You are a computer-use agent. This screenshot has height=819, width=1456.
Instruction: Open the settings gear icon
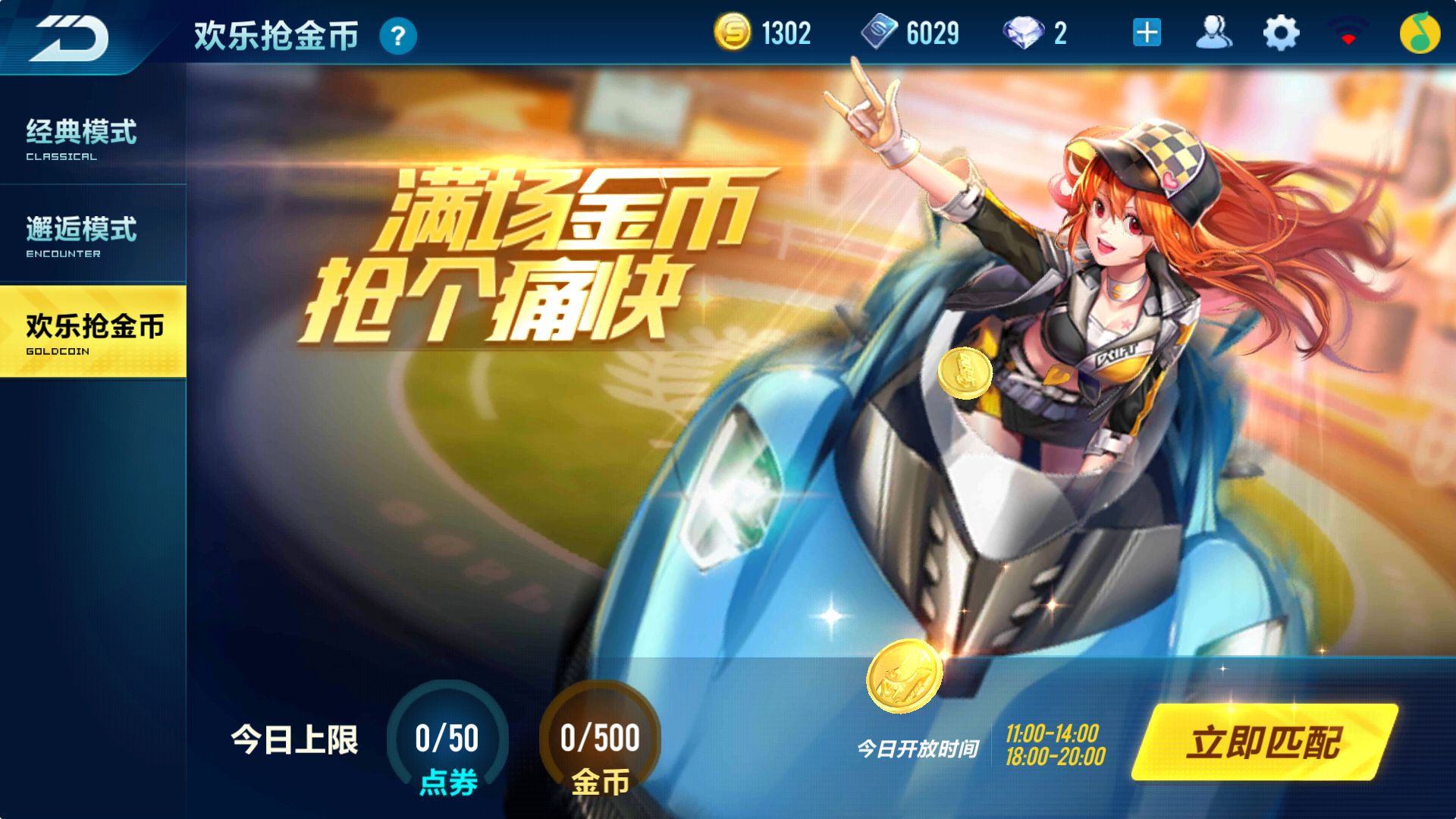tap(1280, 33)
